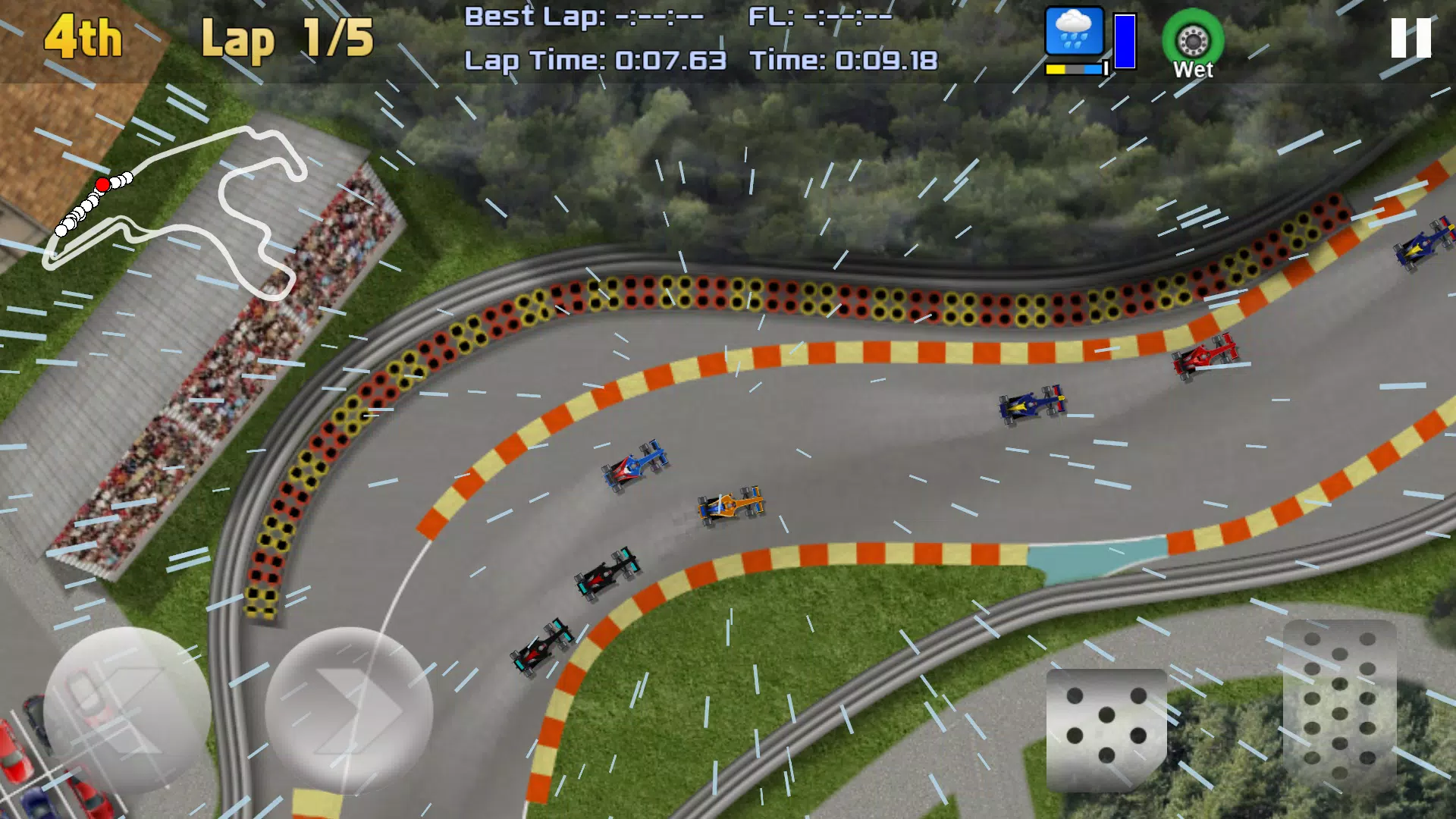Tap the red dot on the minimap
Viewport: 1456px width, 819px height.
[x=102, y=182]
